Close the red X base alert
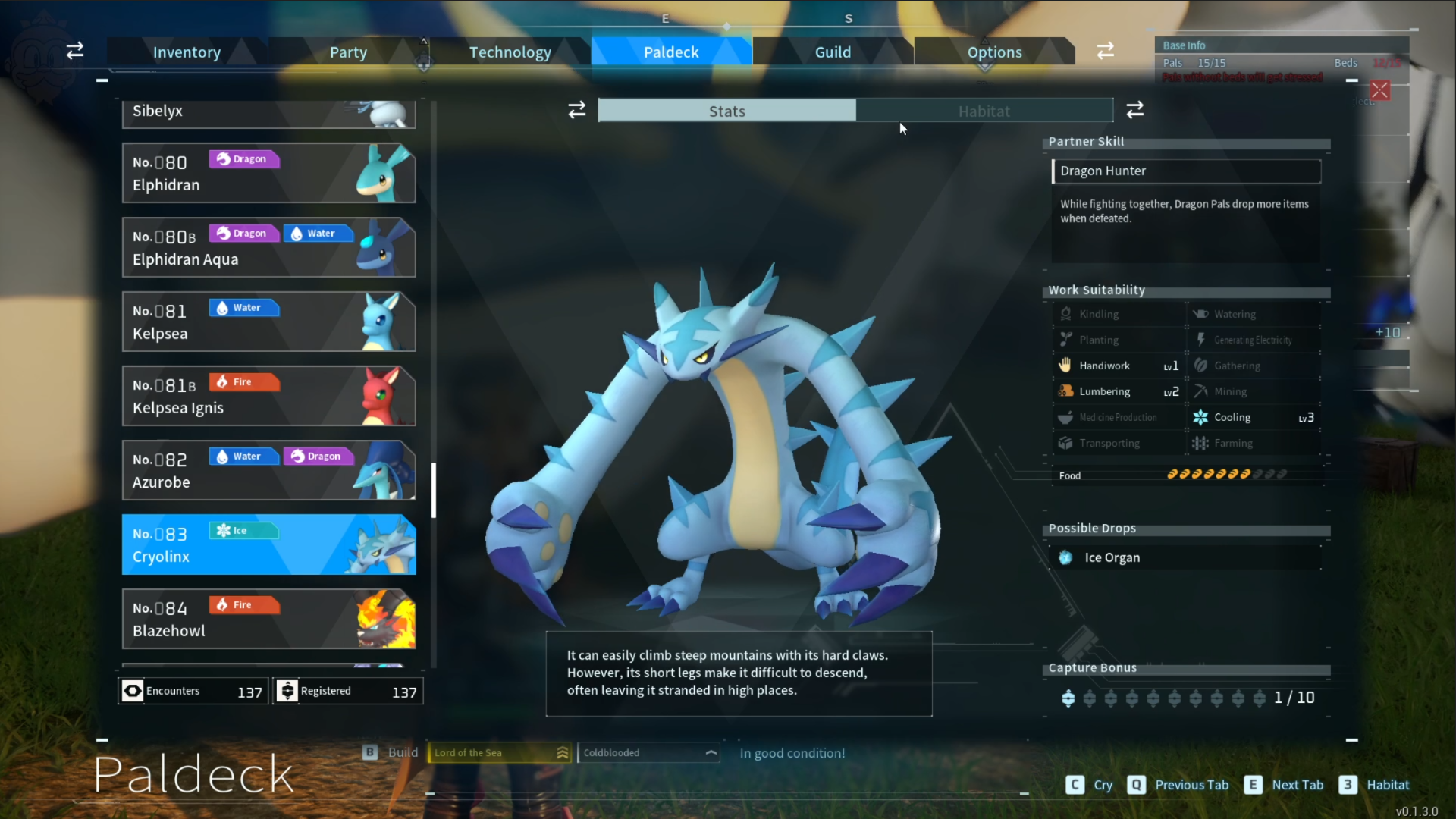This screenshot has height=819, width=1456. [1380, 91]
